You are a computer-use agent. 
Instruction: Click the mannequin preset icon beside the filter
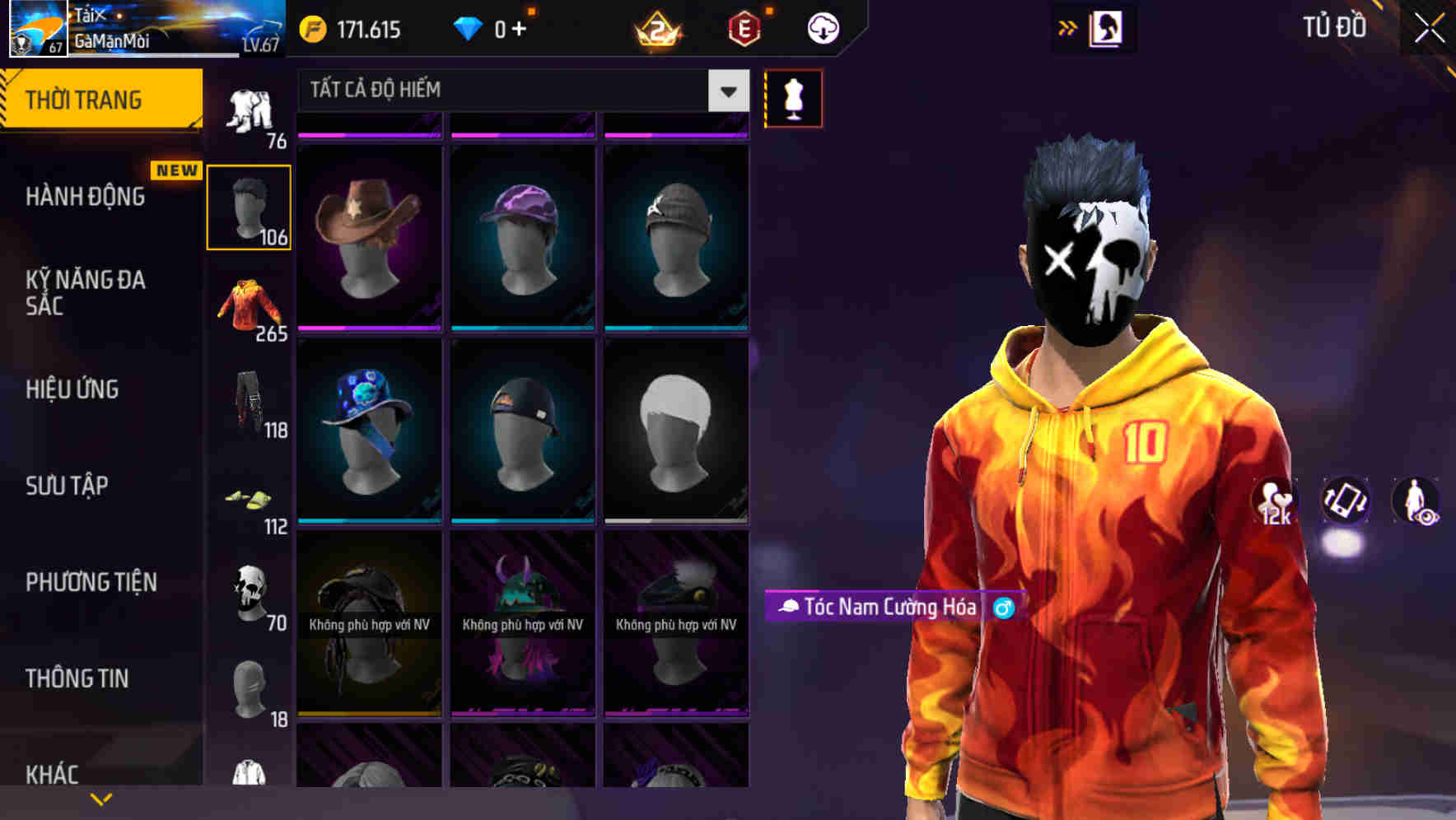click(x=792, y=97)
